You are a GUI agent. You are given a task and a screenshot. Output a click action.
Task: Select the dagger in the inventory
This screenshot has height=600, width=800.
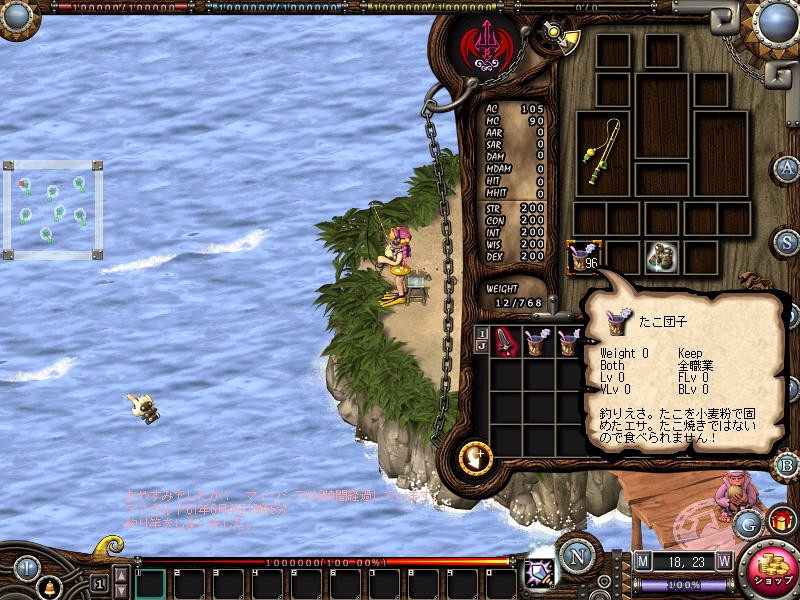508,342
